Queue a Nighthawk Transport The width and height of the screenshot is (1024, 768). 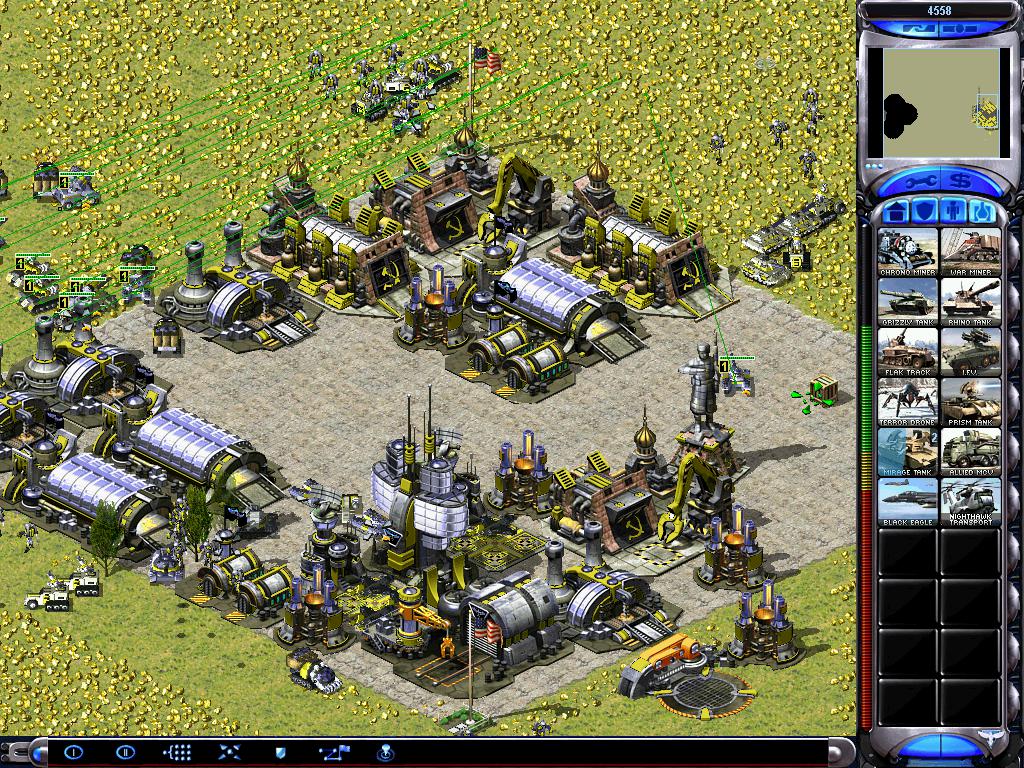(x=970, y=501)
